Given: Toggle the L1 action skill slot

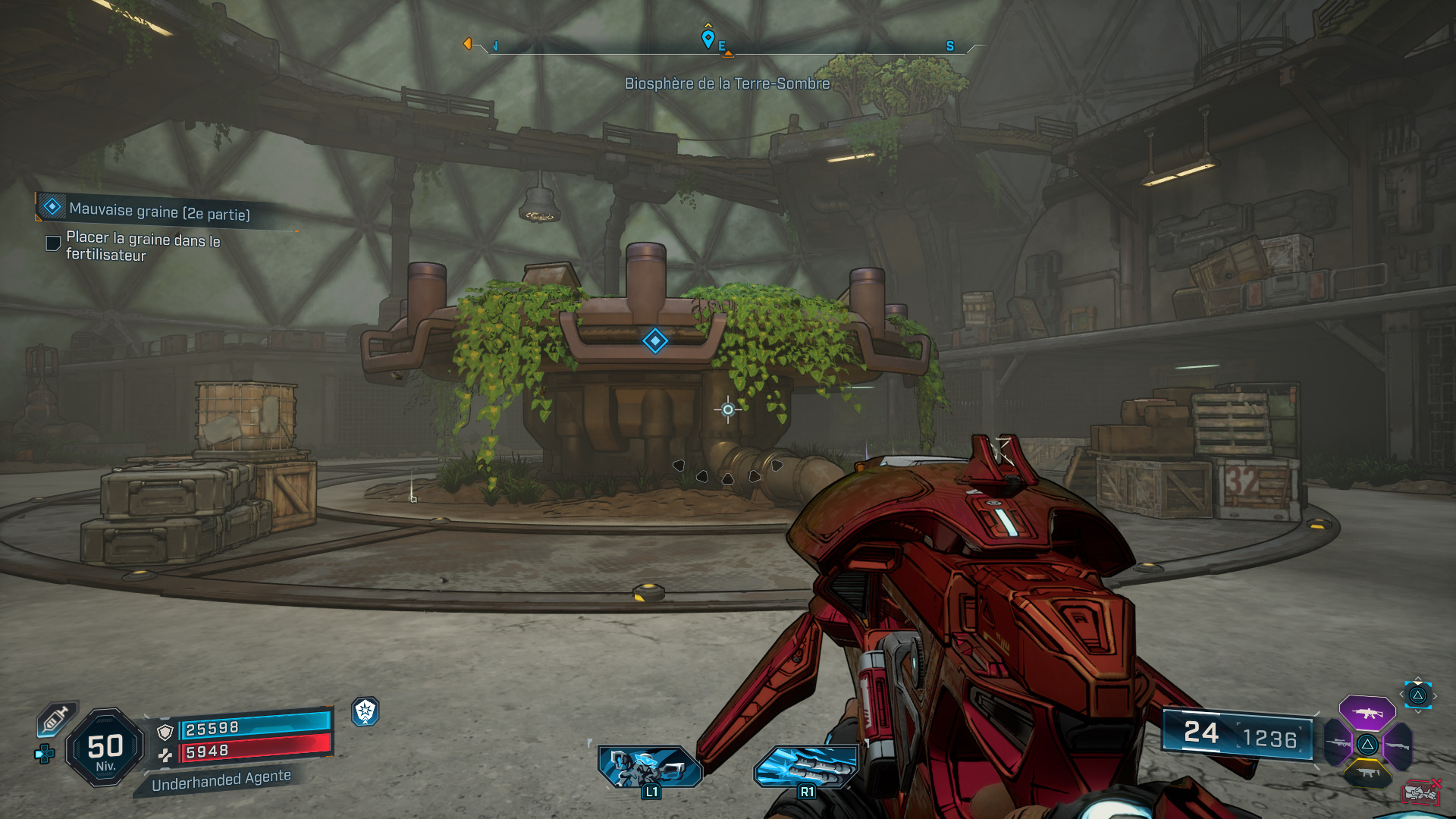Looking at the screenshot, I should pyautogui.click(x=648, y=766).
